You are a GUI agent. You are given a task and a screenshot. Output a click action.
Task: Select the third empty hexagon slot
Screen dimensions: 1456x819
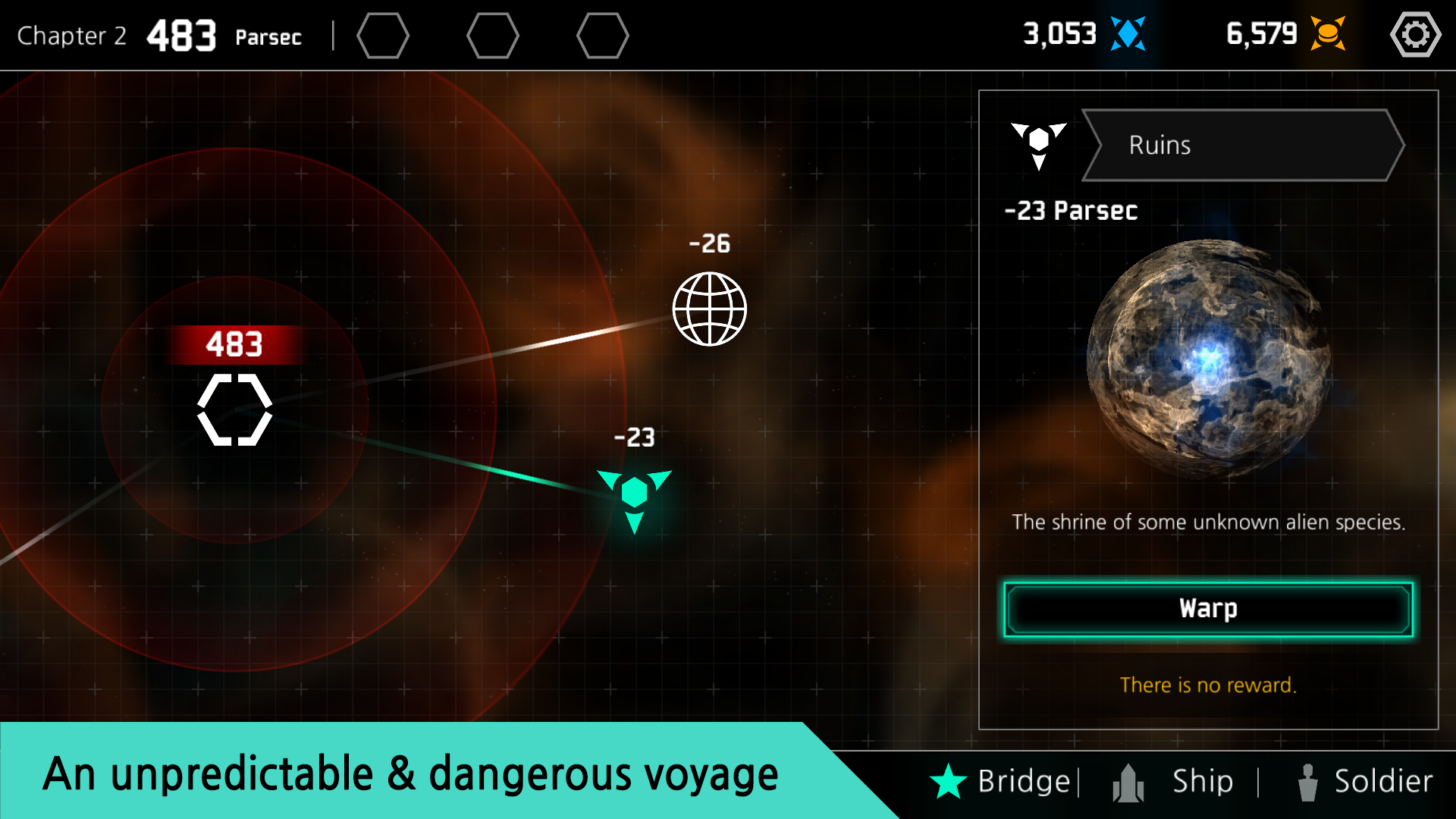602,35
